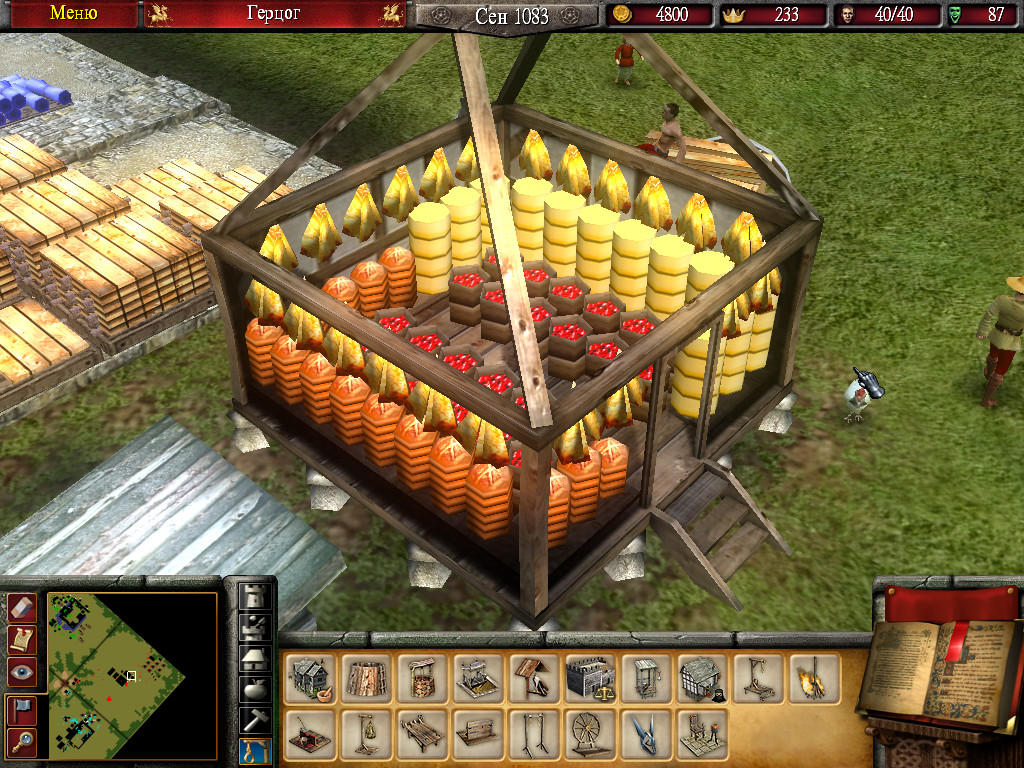Select the flag rally icon
Viewport: 1024px width, 768px height.
[x=22, y=709]
